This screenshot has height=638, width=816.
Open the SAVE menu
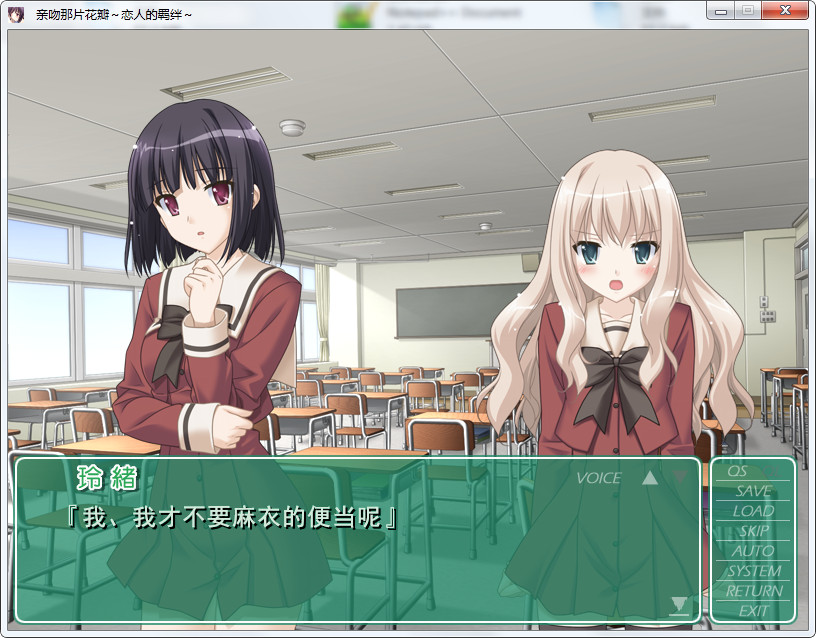753,491
